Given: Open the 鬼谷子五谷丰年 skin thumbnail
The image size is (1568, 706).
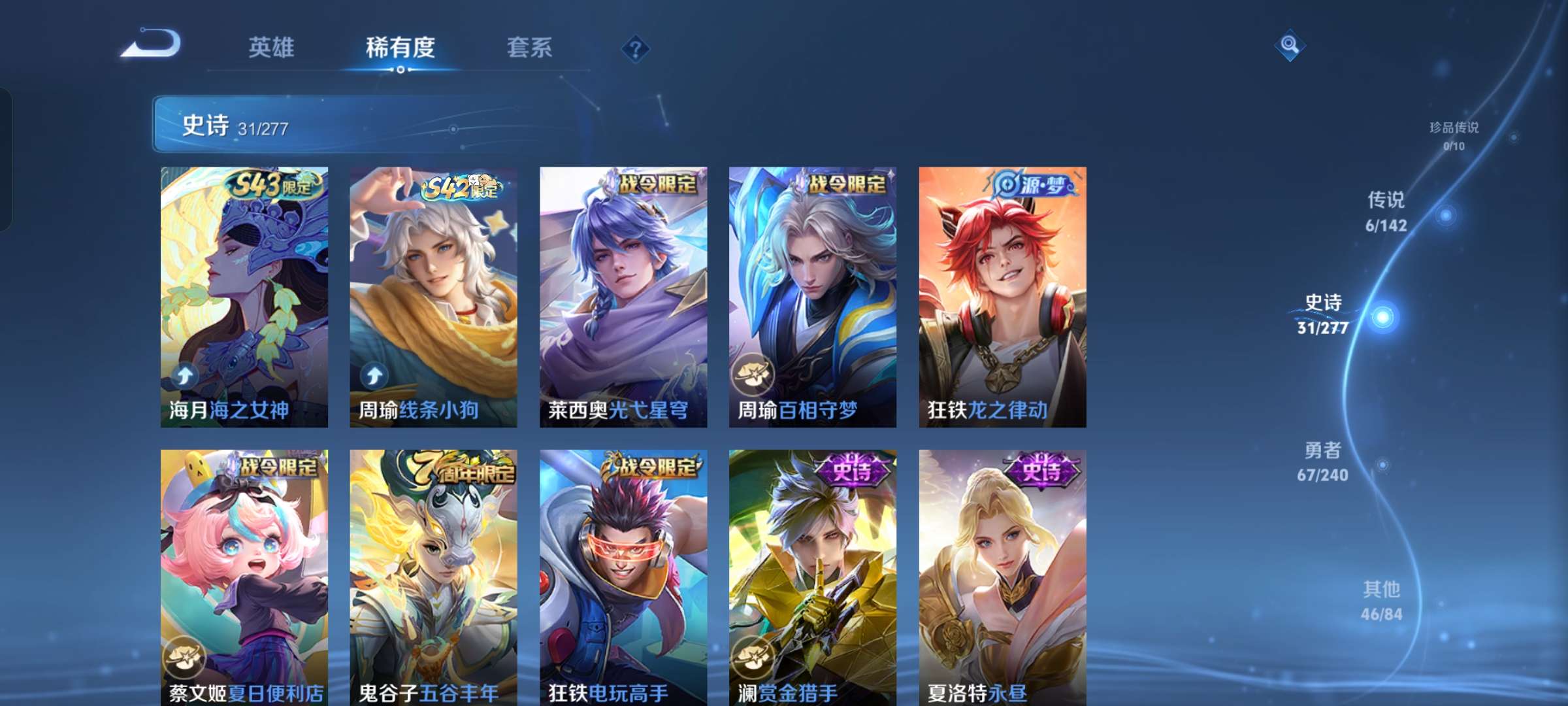Looking at the screenshot, I should (434, 575).
